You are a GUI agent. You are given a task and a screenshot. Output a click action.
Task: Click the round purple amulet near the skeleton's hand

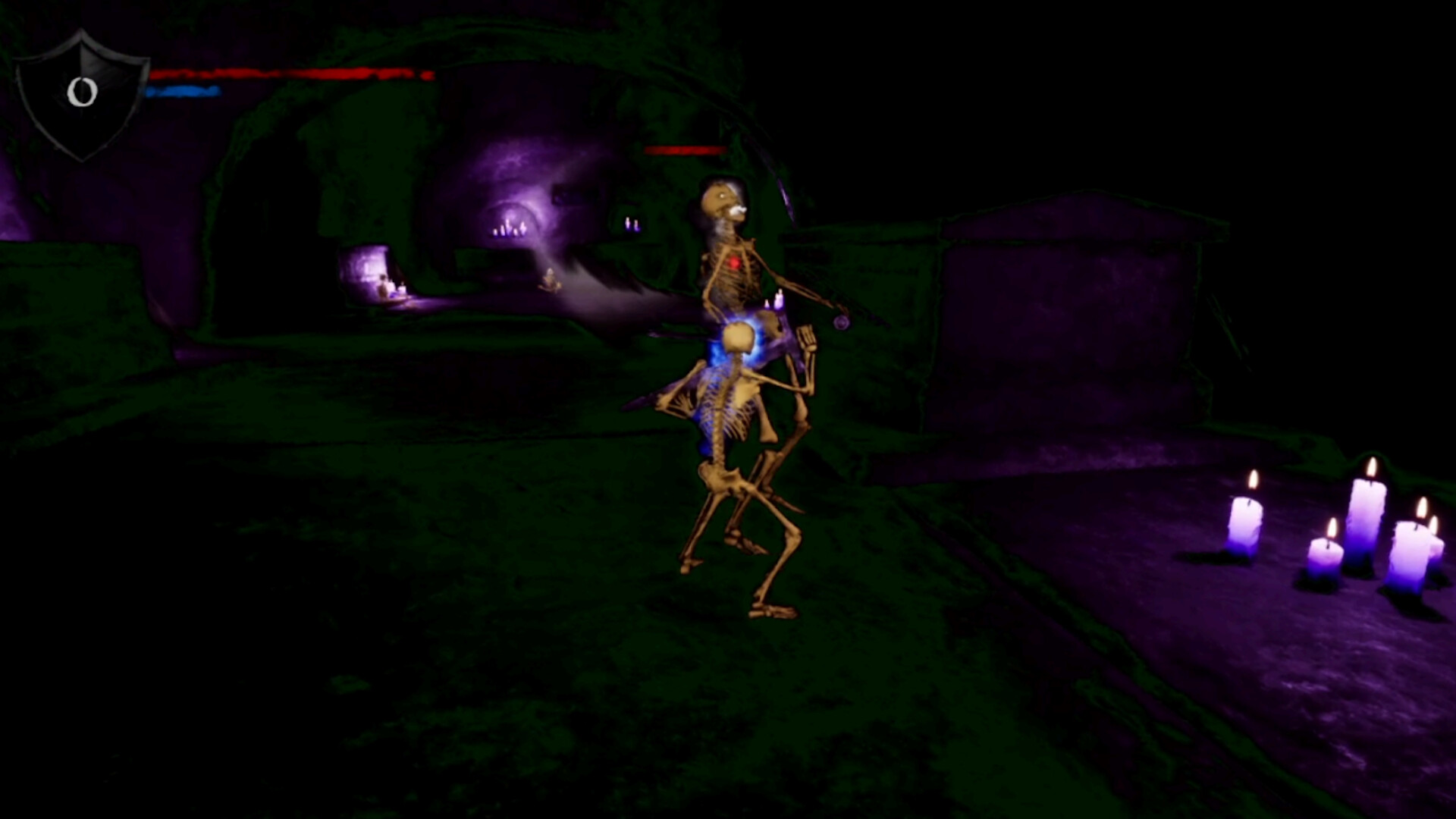[842, 322]
